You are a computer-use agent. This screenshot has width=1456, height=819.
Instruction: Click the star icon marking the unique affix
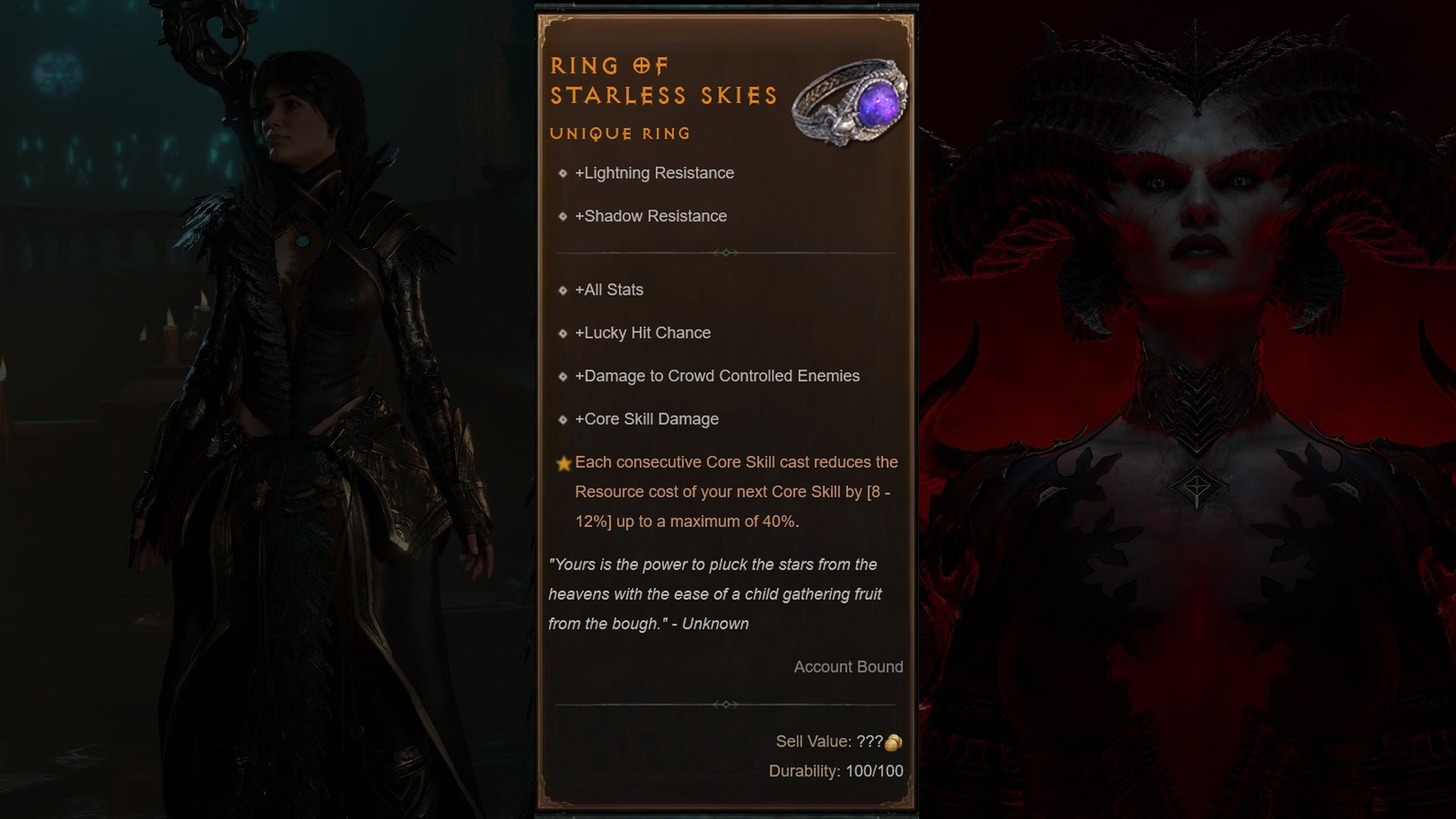[x=562, y=462]
